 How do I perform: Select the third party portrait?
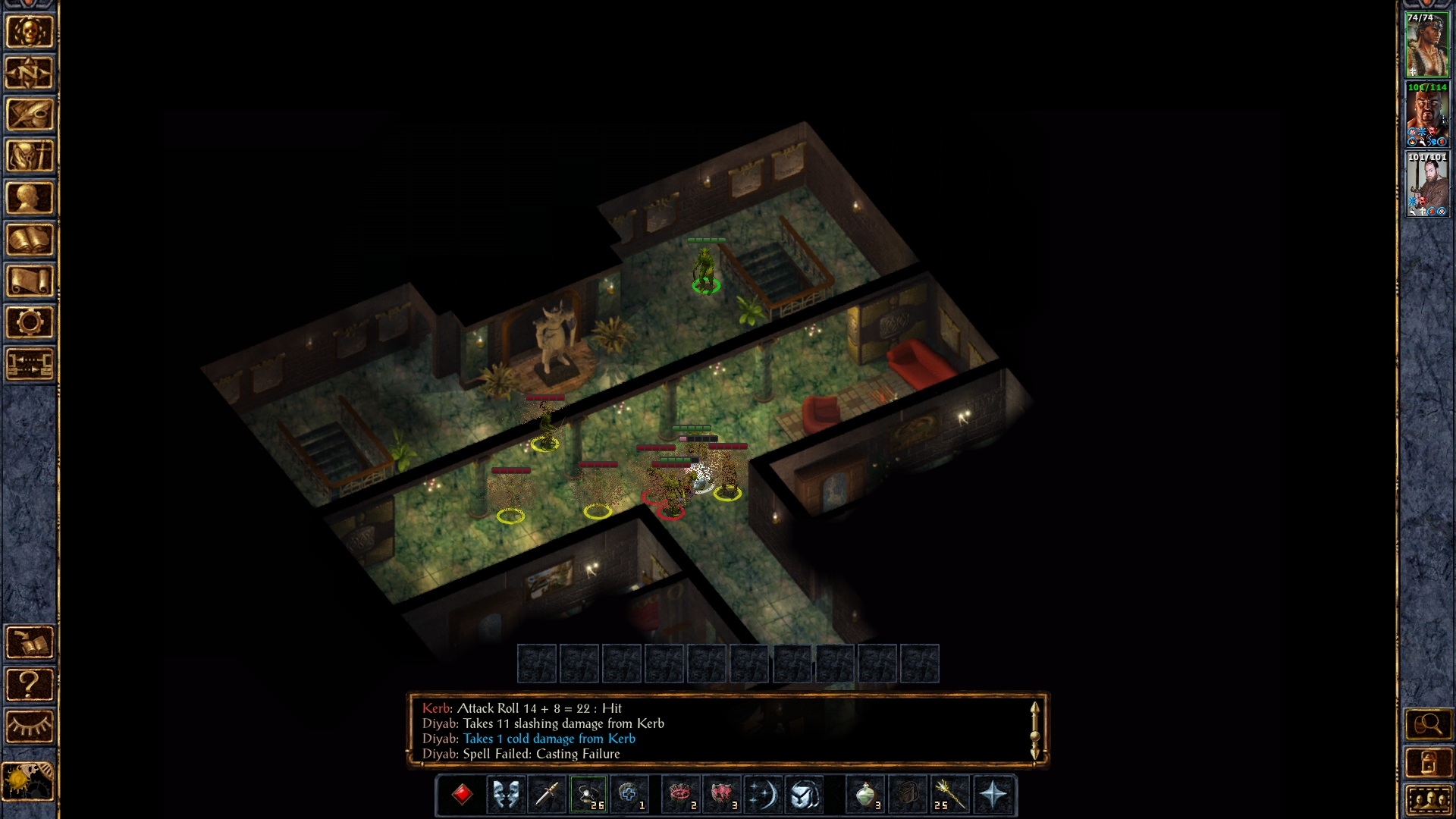[1426, 184]
